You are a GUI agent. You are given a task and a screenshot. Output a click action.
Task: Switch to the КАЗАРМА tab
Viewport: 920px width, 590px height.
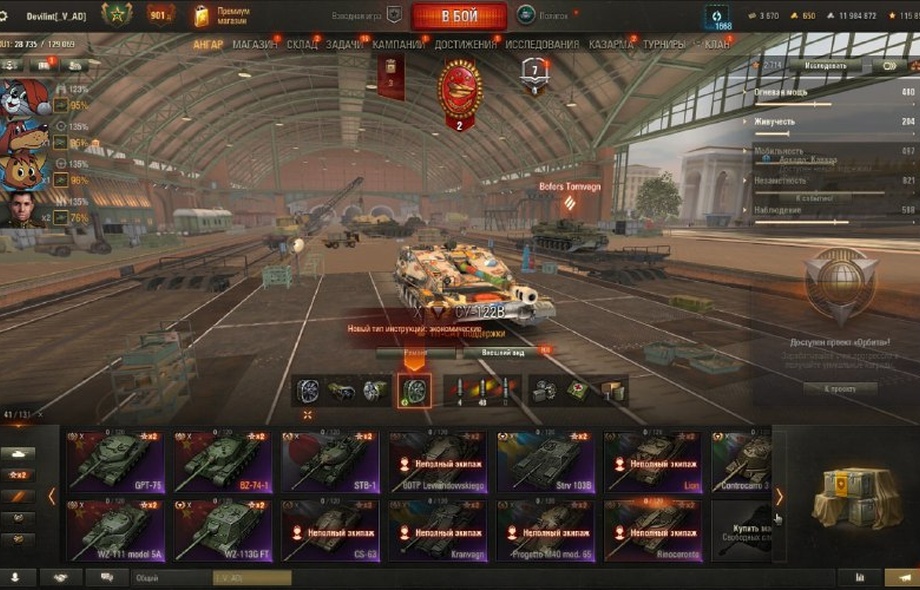pos(610,45)
